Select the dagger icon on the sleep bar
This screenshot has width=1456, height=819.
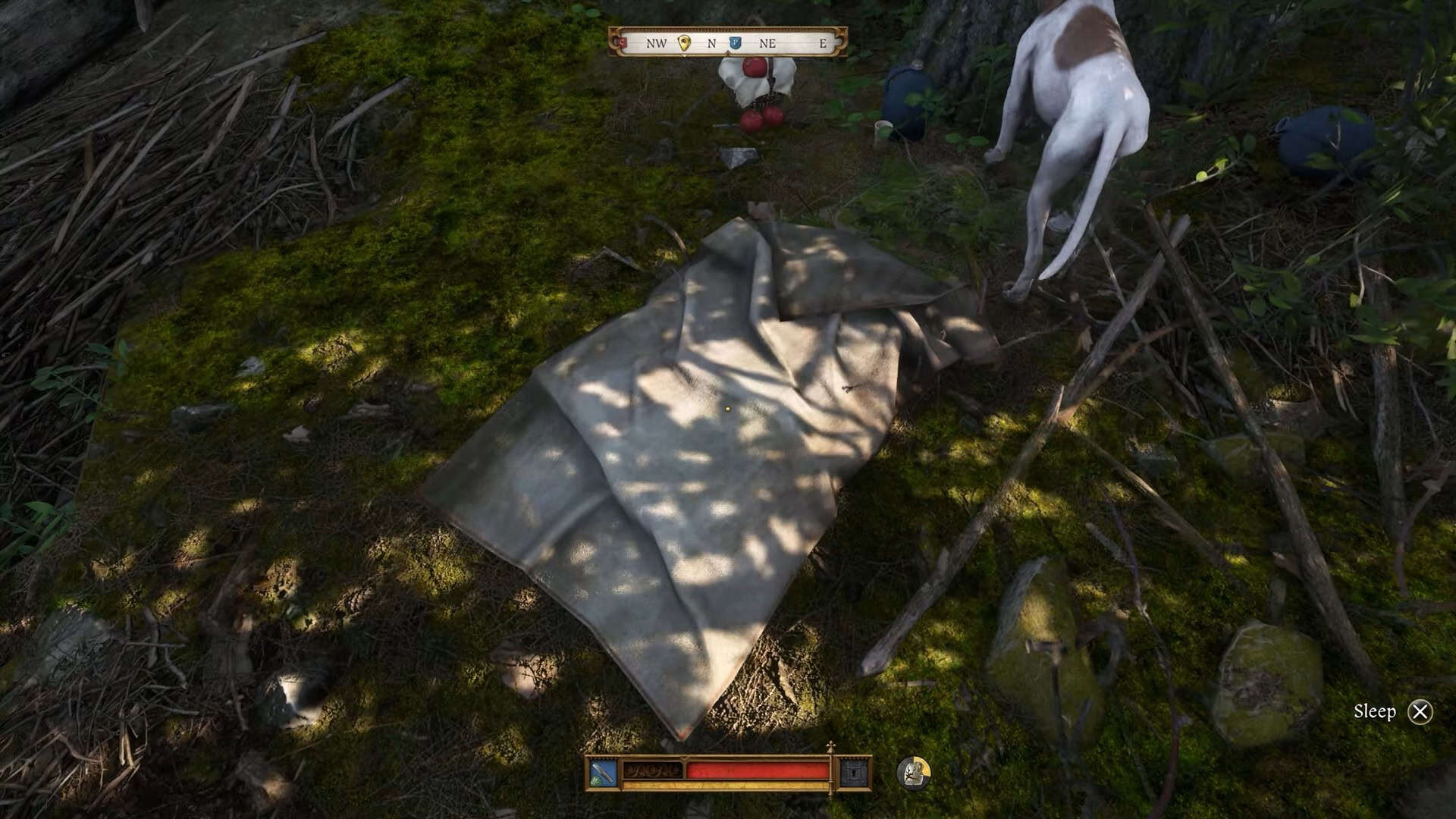point(603,773)
